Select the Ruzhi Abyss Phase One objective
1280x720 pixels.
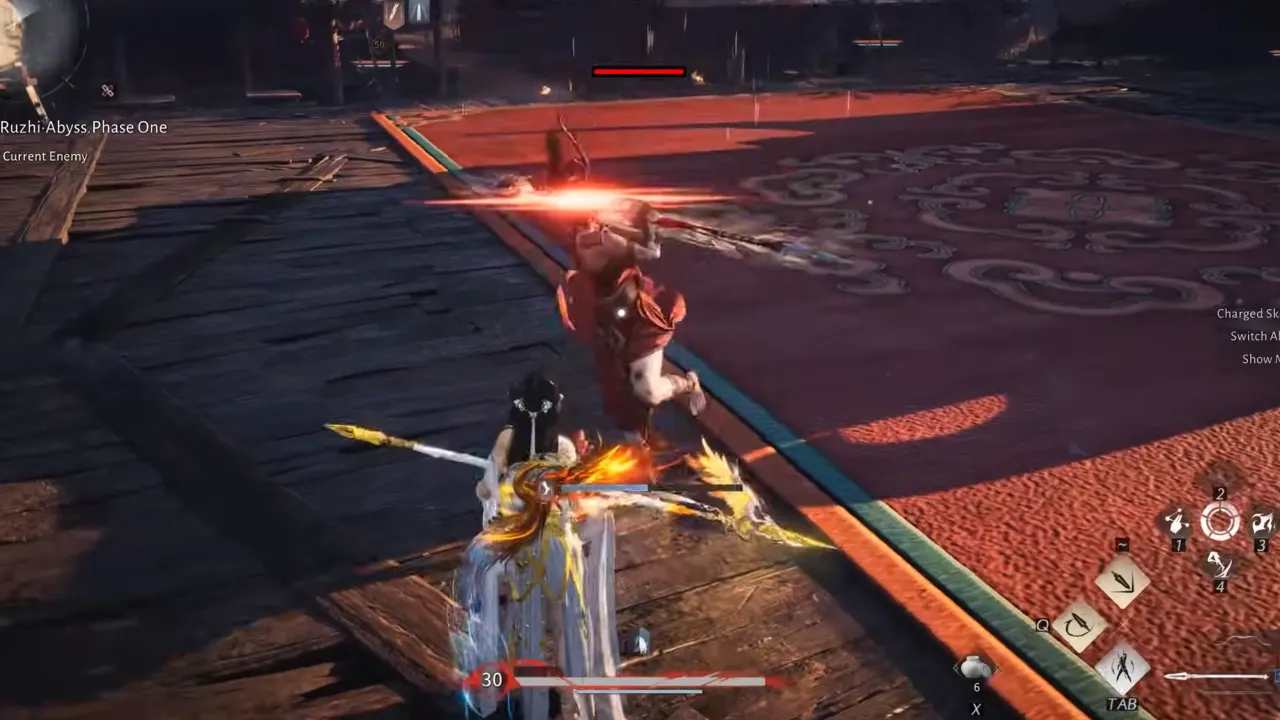(84, 127)
